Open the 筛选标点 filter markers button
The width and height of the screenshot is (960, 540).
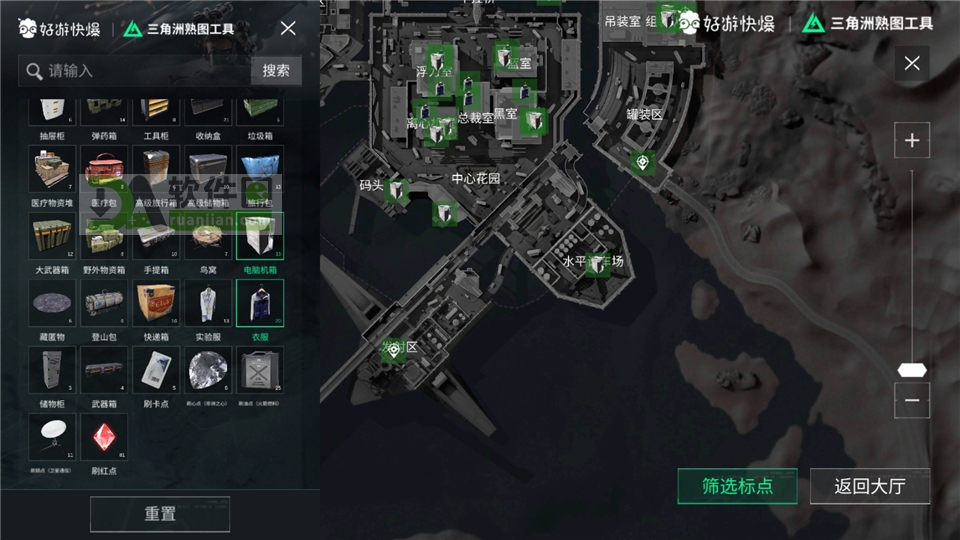click(x=737, y=487)
